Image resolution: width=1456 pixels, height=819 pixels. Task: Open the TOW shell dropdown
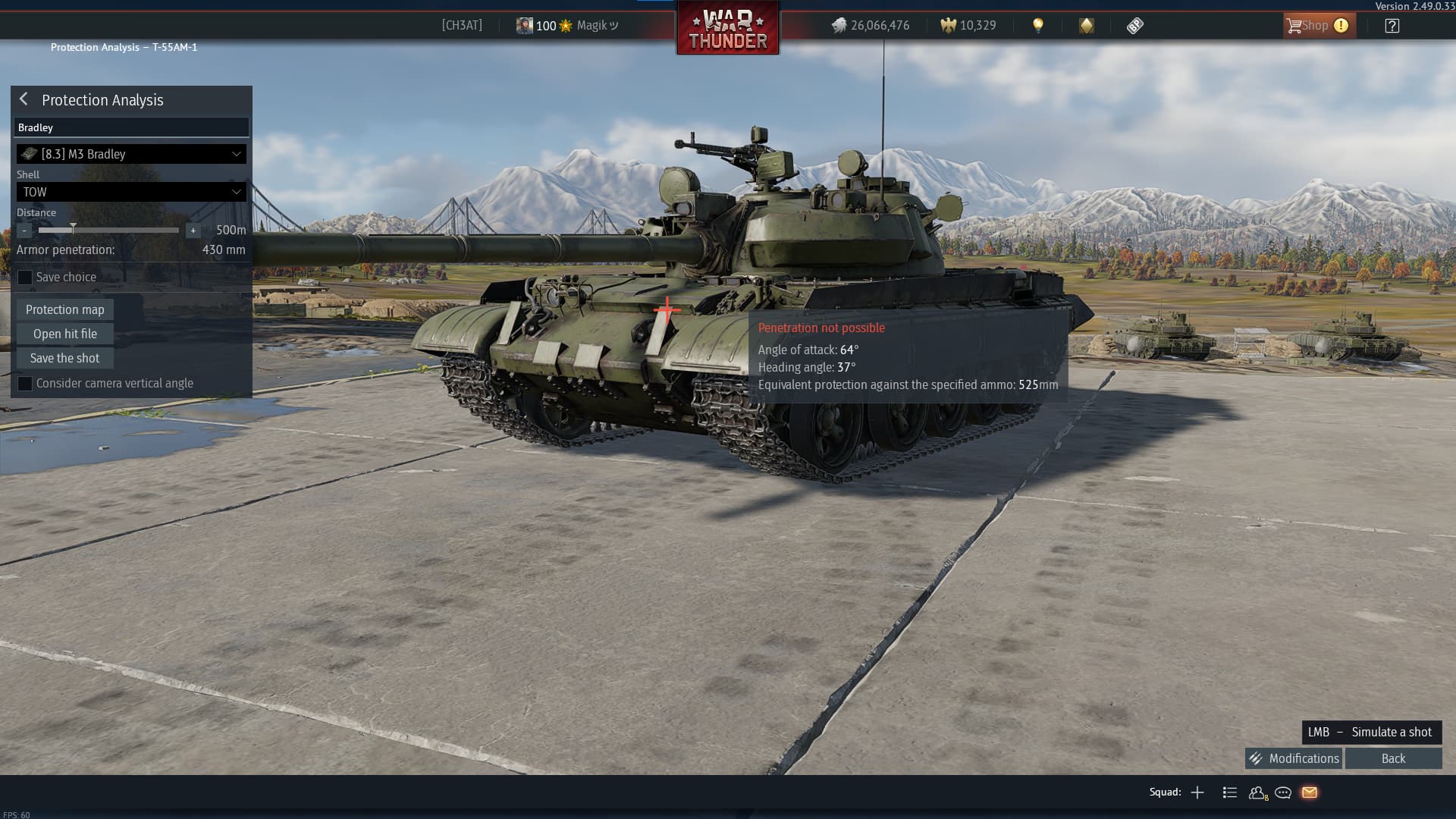coord(131,192)
